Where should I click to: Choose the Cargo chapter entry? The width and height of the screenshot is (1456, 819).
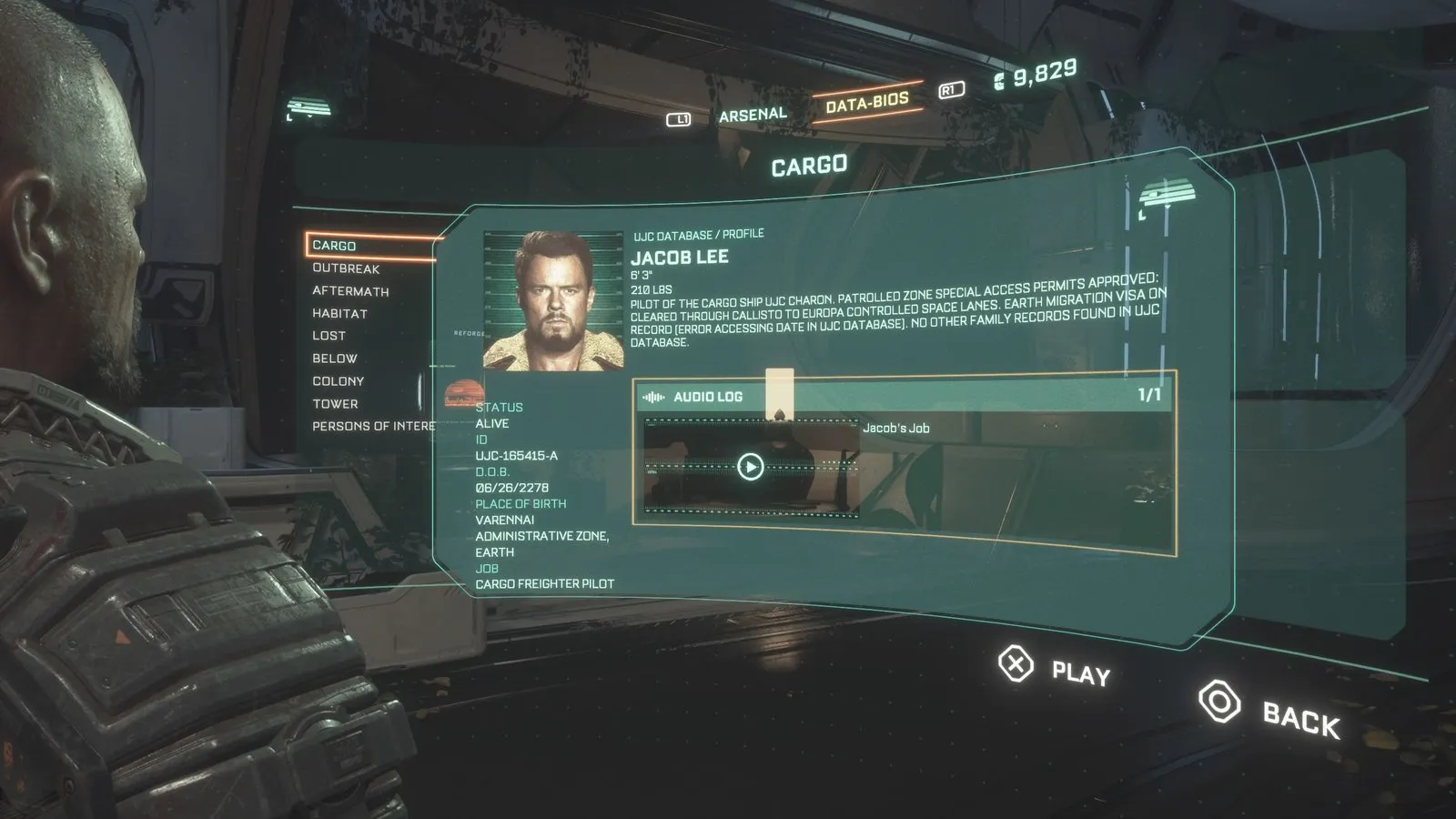(x=335, y=246)
